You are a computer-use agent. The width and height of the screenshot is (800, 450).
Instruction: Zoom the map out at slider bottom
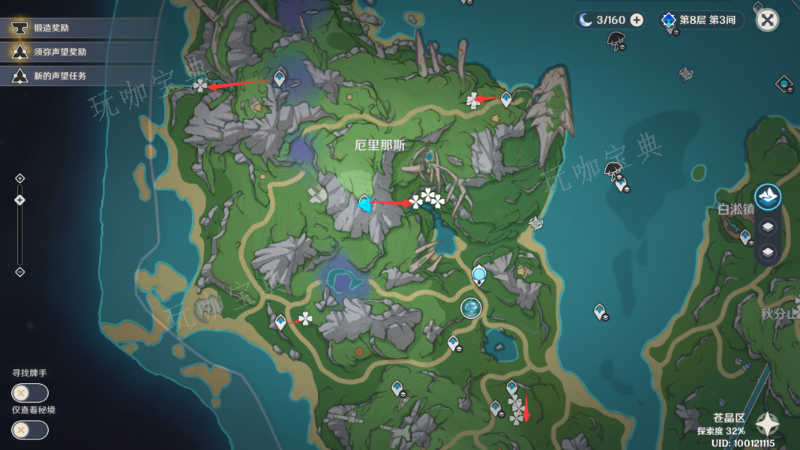coord(20,271)
